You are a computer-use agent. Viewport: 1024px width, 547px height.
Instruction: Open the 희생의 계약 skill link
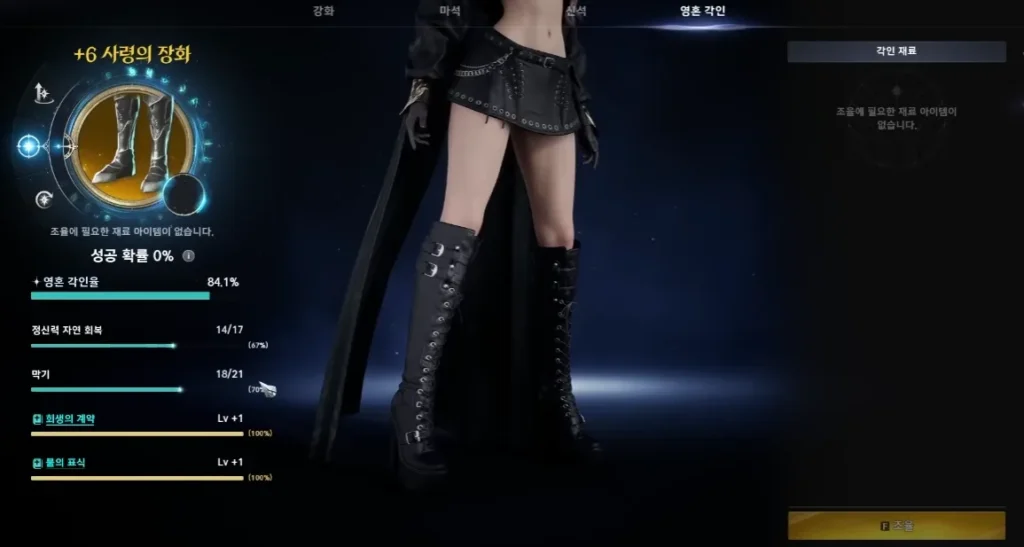(68, 419)
